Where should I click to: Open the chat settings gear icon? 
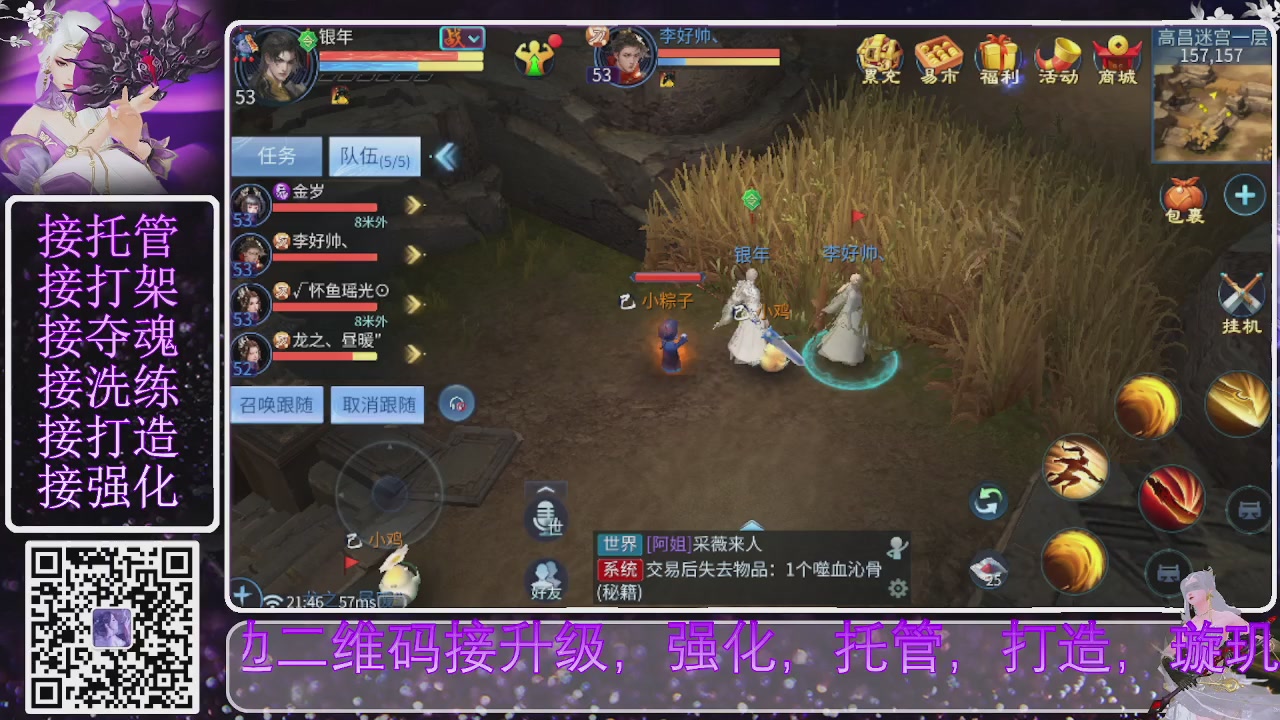pos(897,590)
